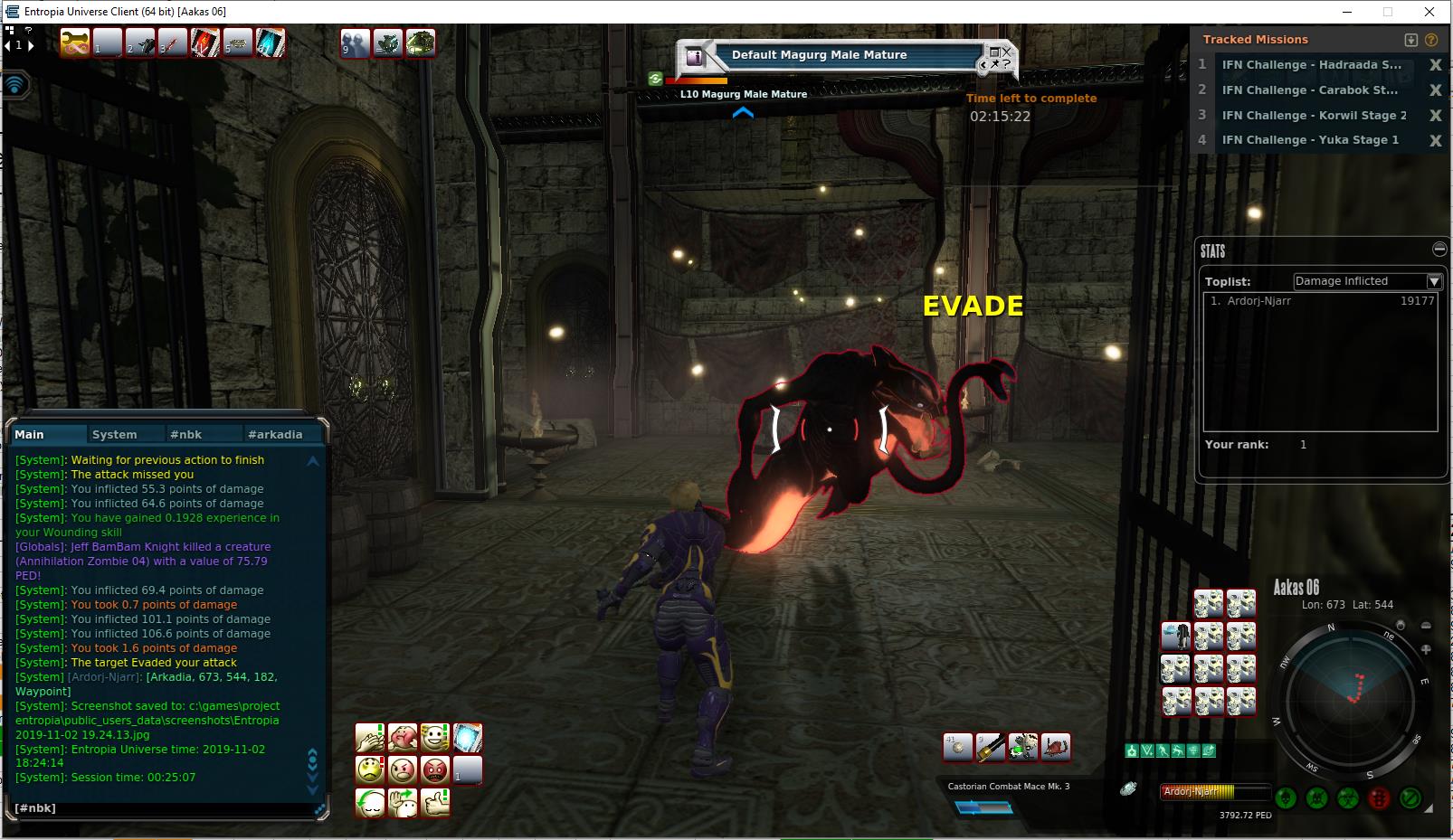The width and height of the screenshot is (1453, 840).
Task: Close the Entropia Universe client window
Action: [x=1429, y=12]
